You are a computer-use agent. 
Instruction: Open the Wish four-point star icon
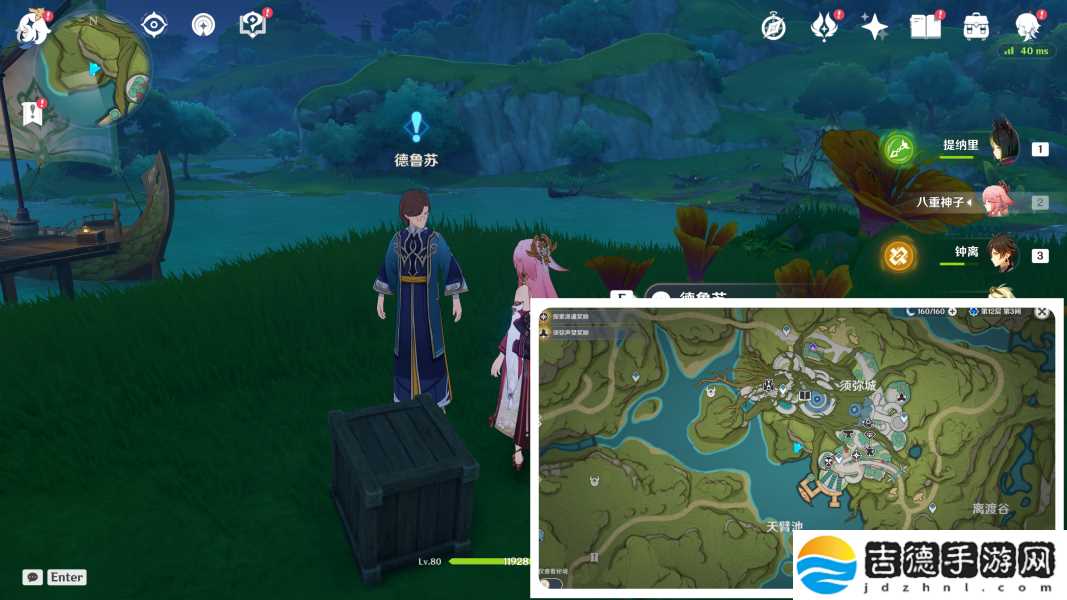pos(874,27)
